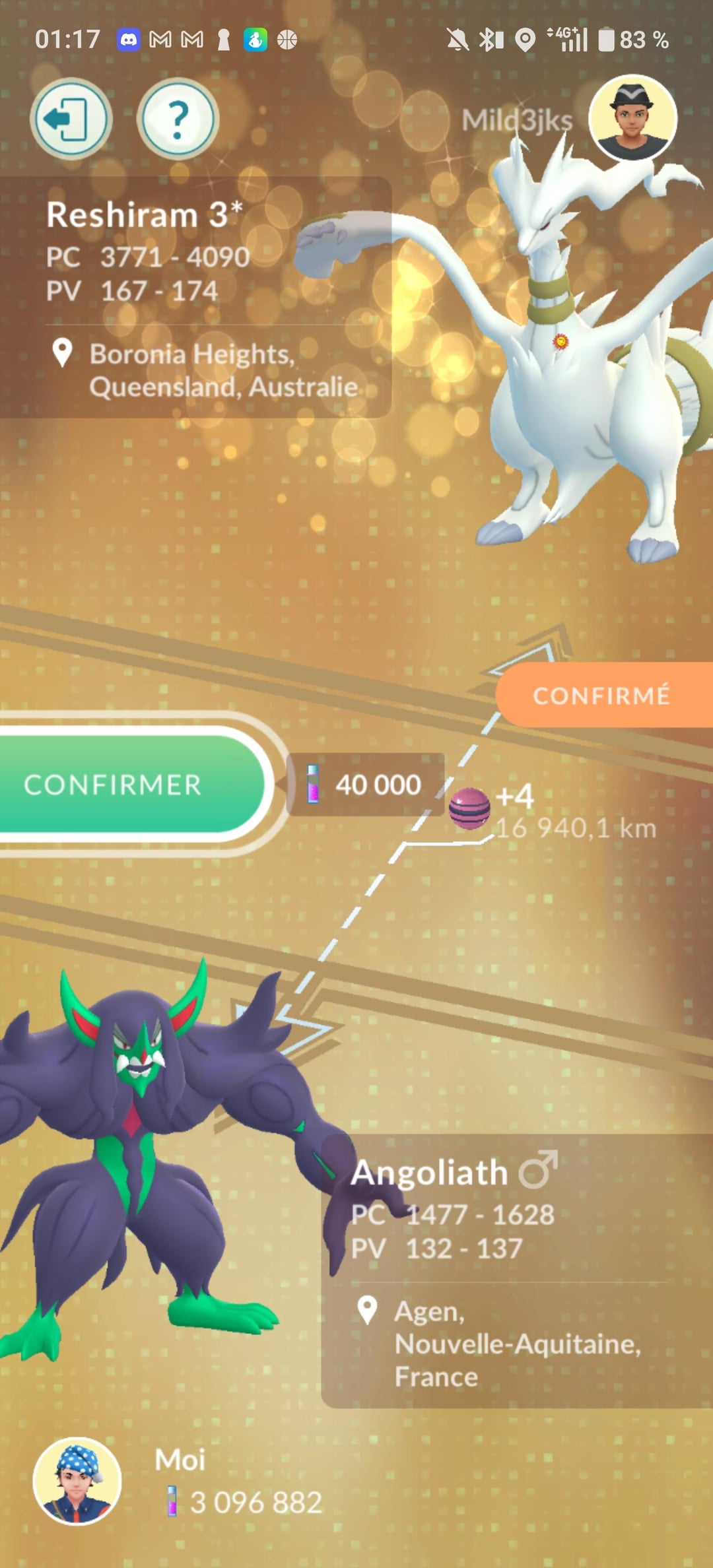
Task: Select my own trainer avatar
Action: 77,1481
